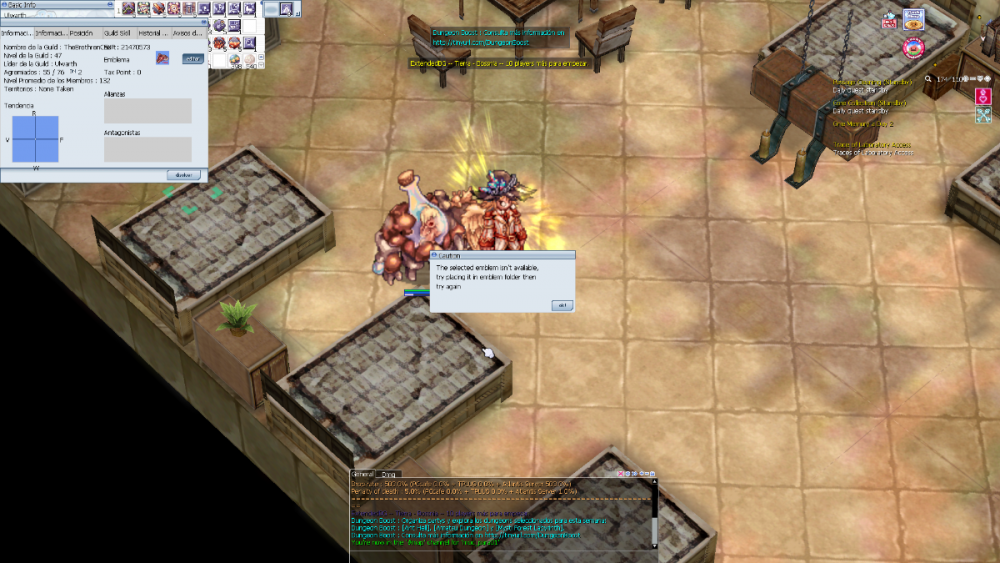
Task: Click the pink heart status icon
Action: [983, 96]
